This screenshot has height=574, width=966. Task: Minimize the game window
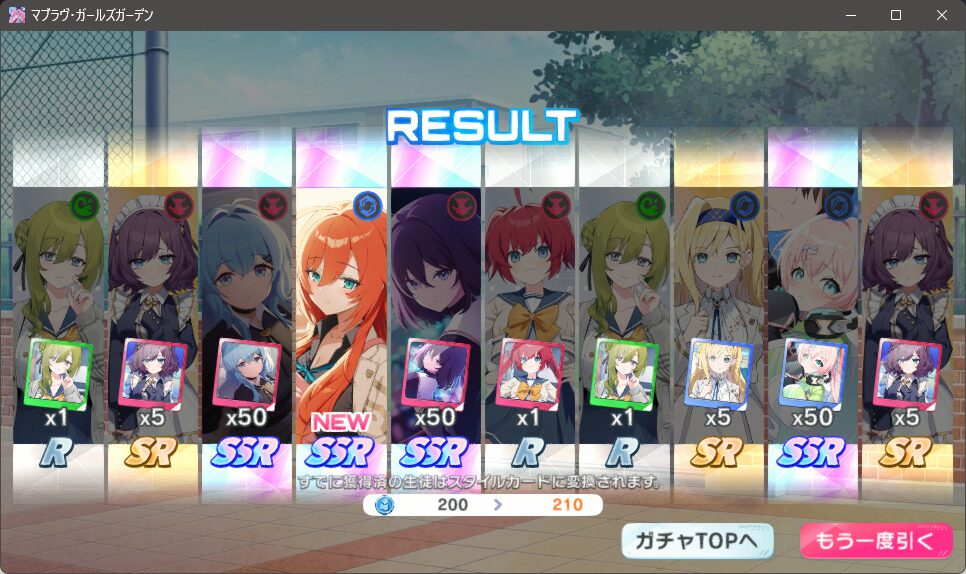[x=850, y=15]
